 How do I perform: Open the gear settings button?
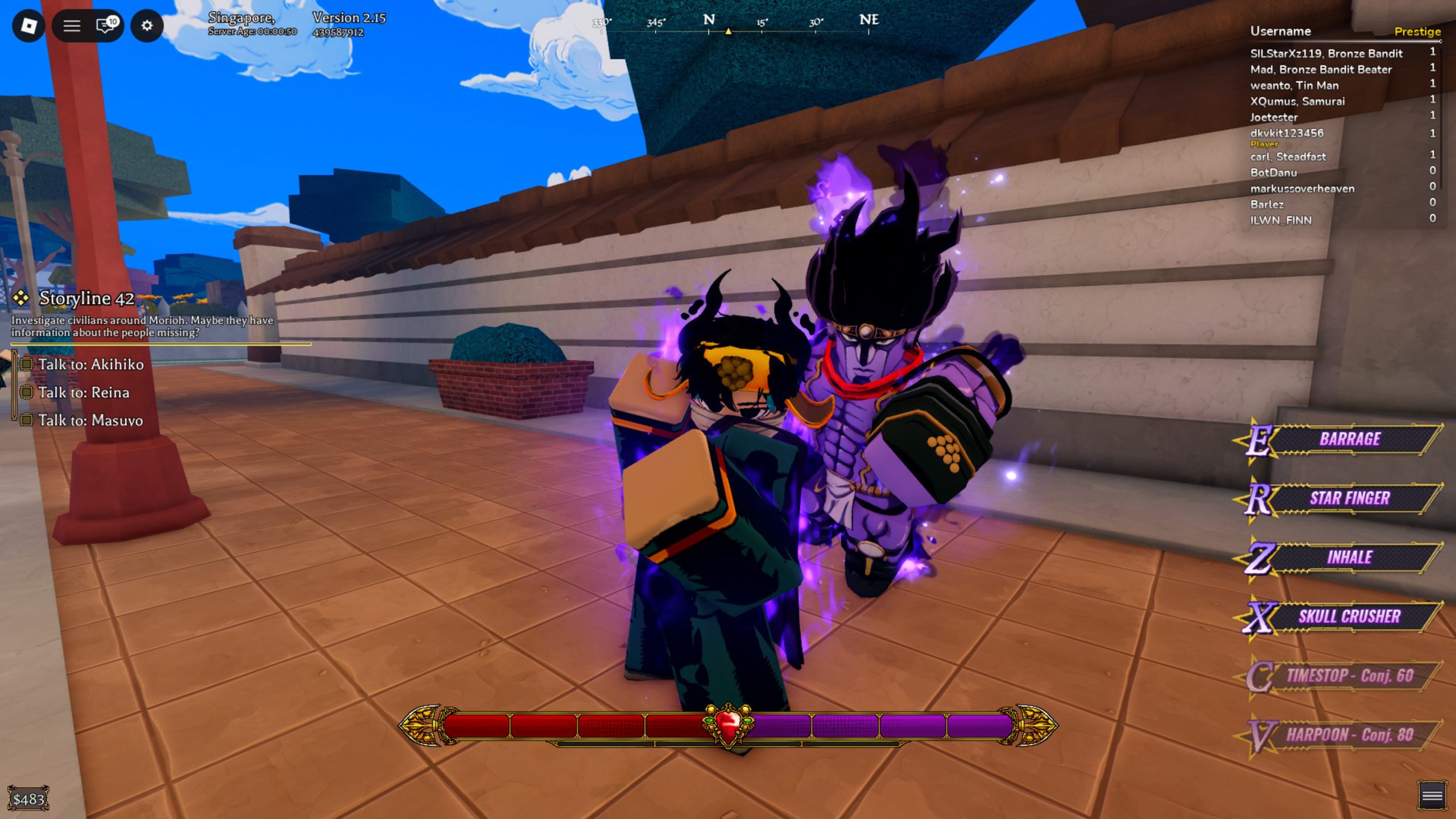[x=147, y=26]
